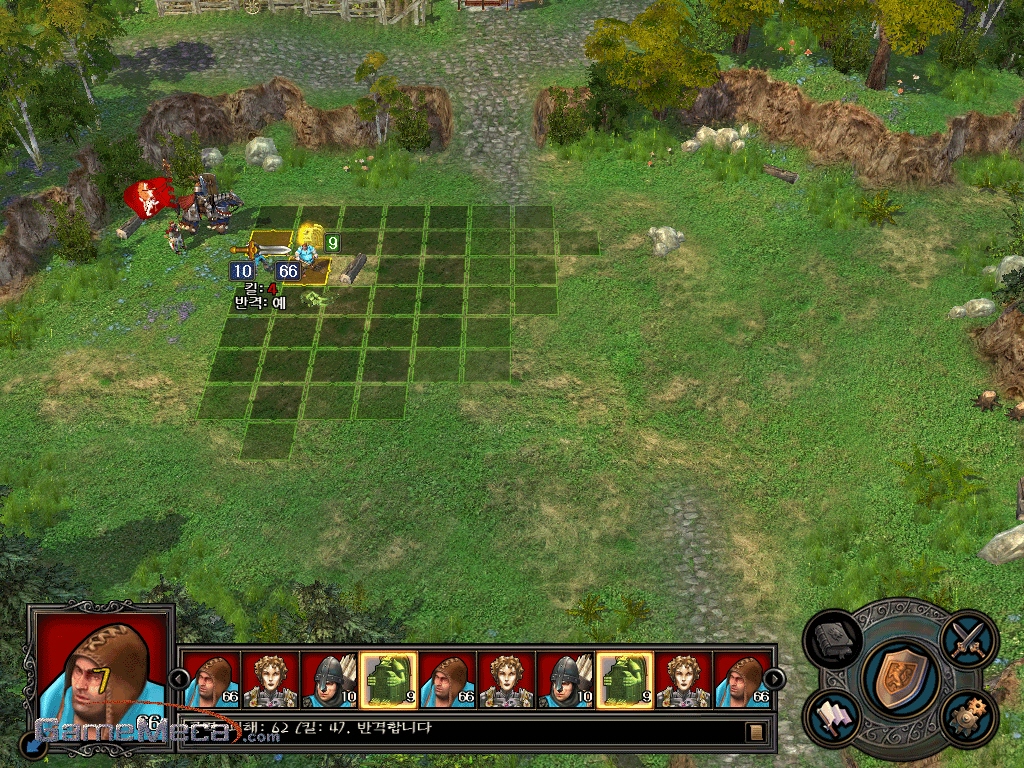
Task: Open the combat log scroll icon
Action: pyautogui.click(x=756, y=731)
